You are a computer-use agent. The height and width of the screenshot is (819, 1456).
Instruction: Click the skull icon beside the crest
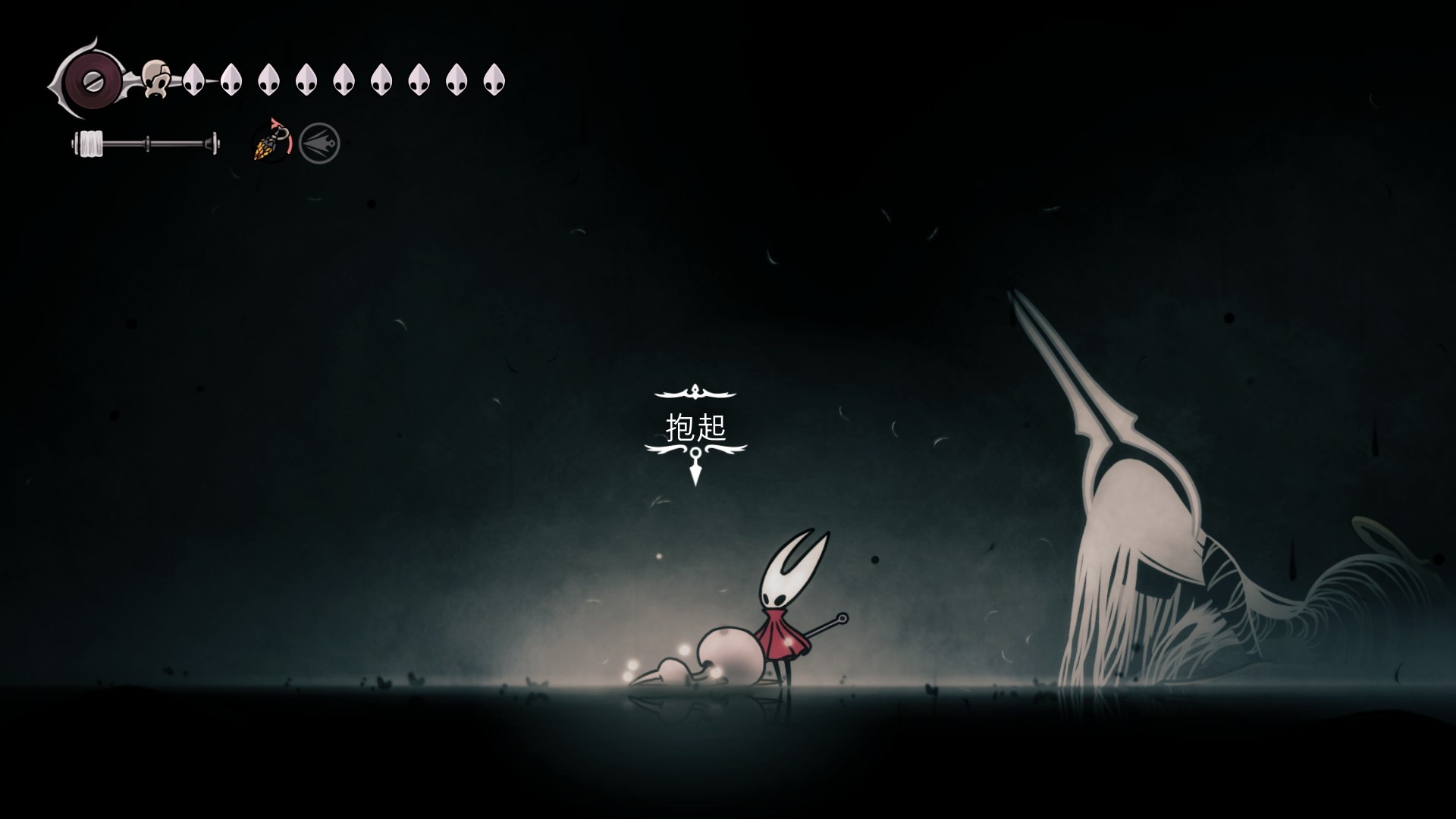[x=157, y=77]
